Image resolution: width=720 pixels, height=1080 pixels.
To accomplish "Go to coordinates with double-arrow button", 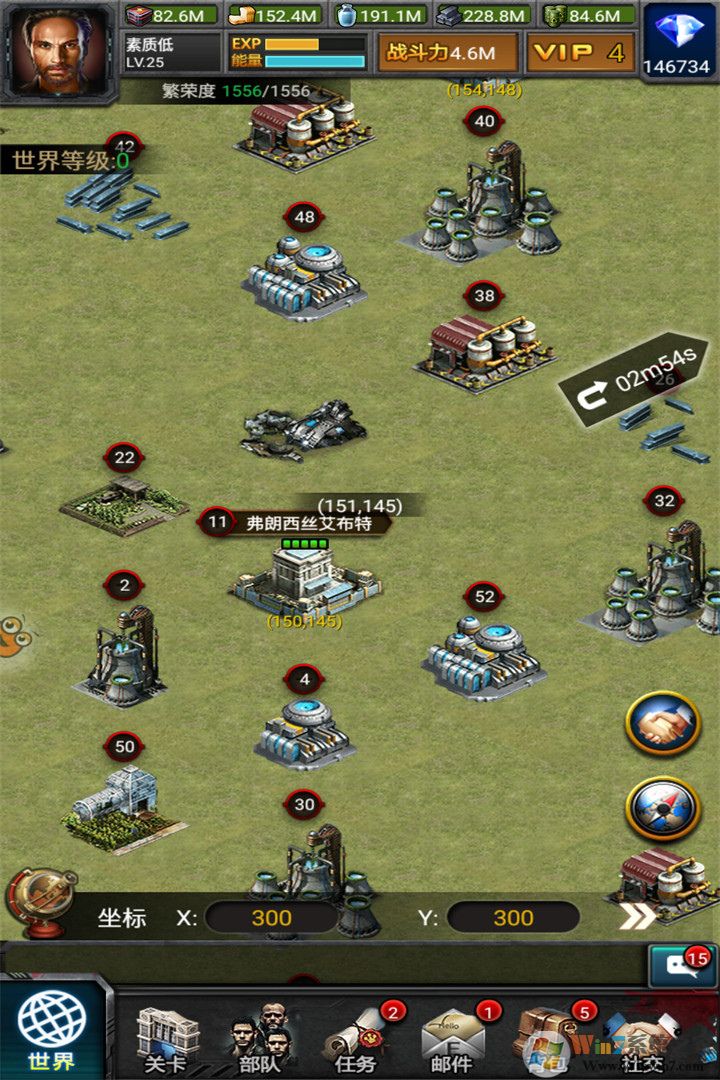I will click(637, 916).
